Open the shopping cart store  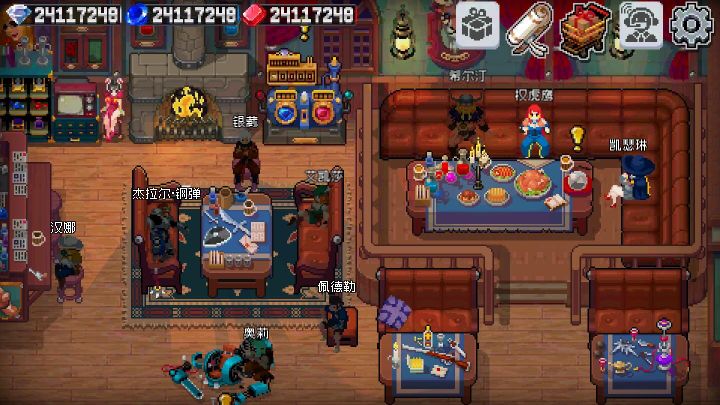pos(586,24)
